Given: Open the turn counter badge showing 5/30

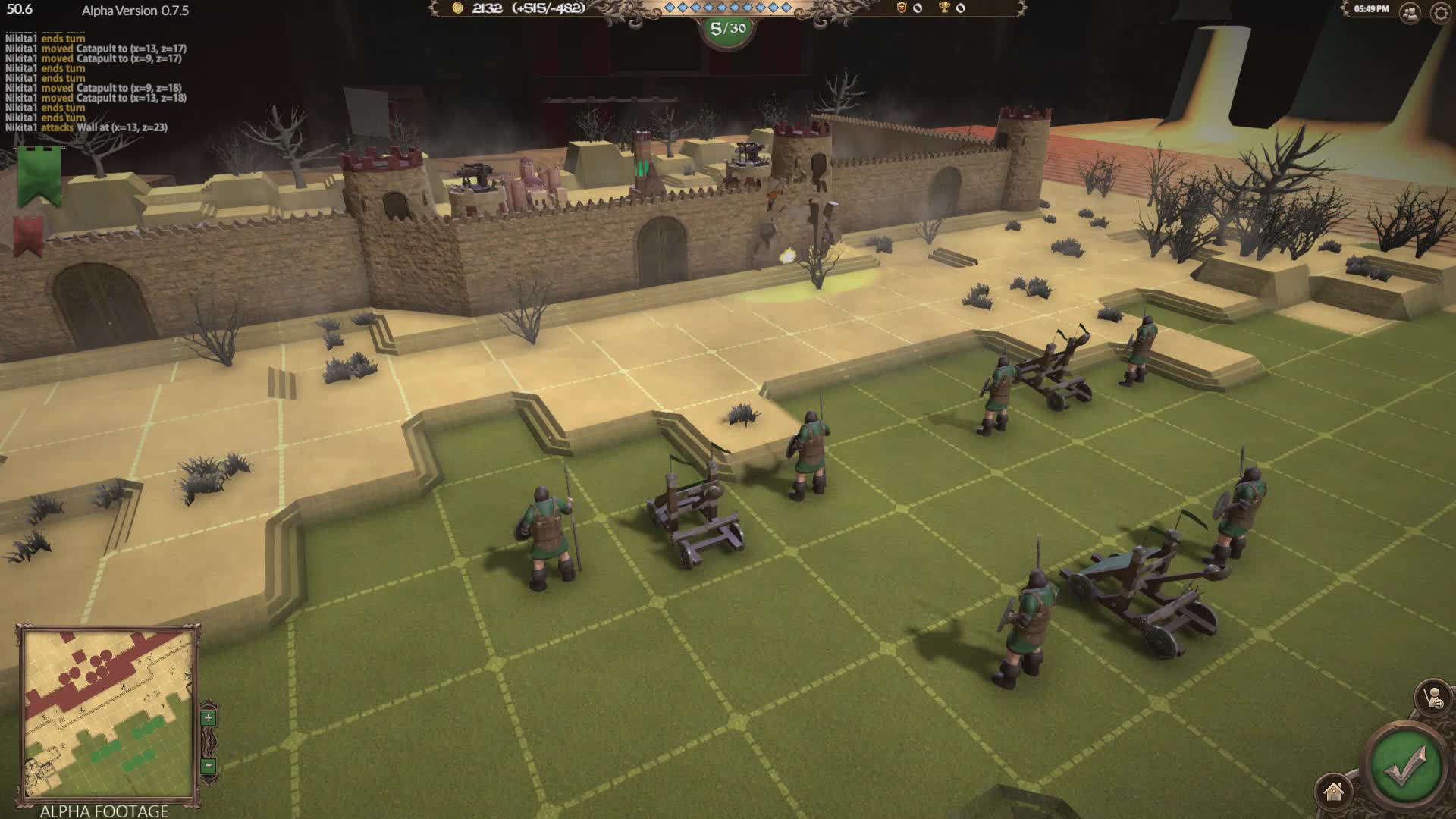Looking at the screenshot, I should click(727, 29).
